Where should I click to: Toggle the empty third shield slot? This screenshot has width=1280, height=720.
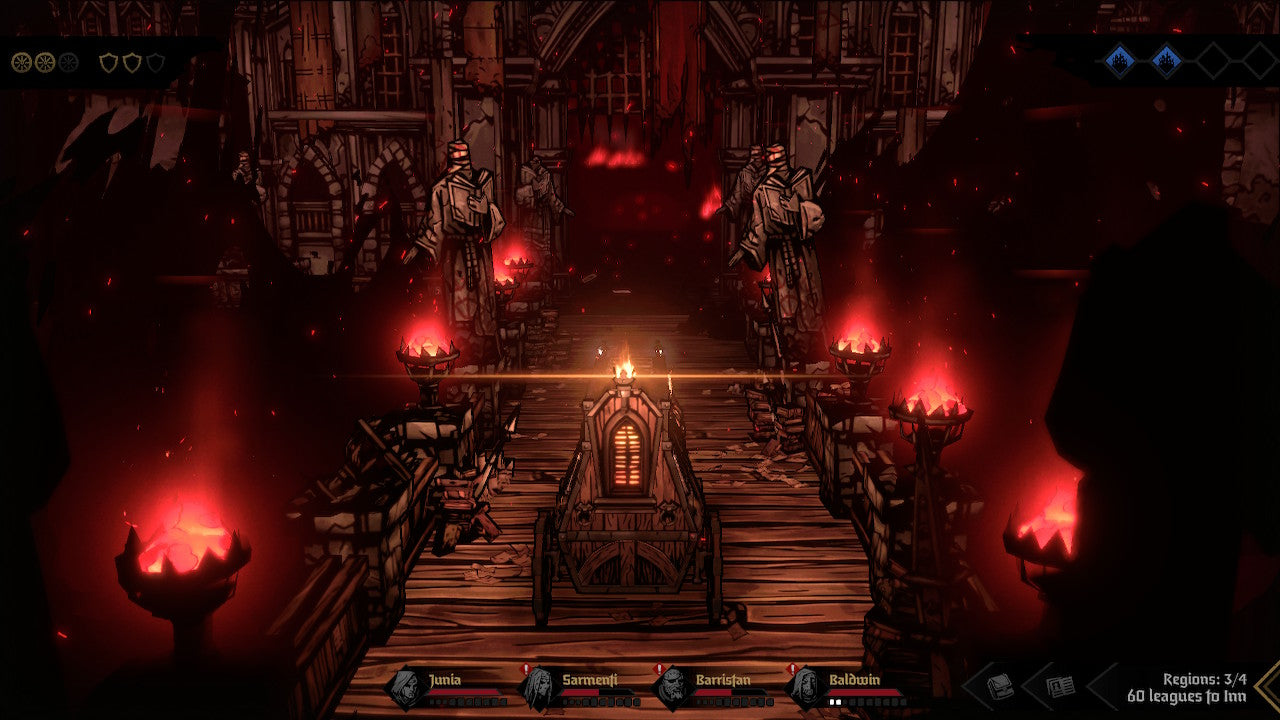coord(156,63)
